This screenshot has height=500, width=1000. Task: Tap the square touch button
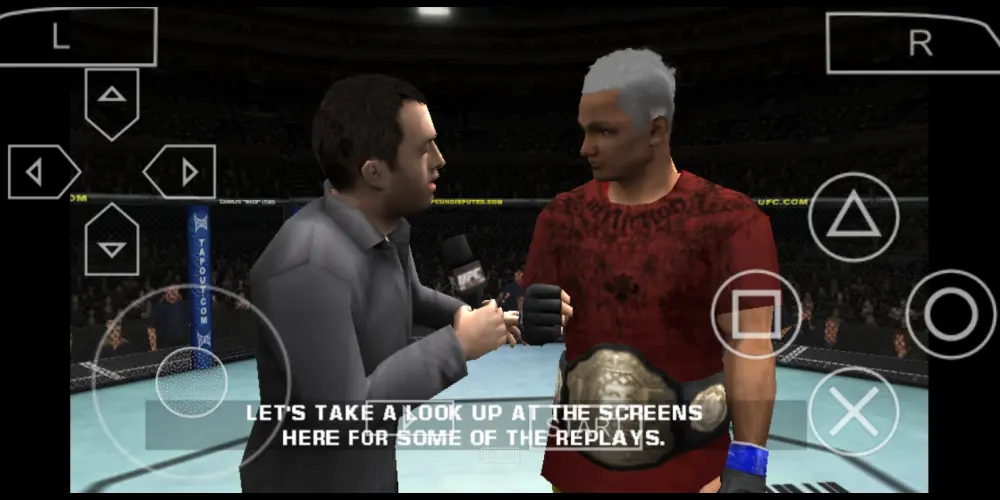click(x=756, y=314)
